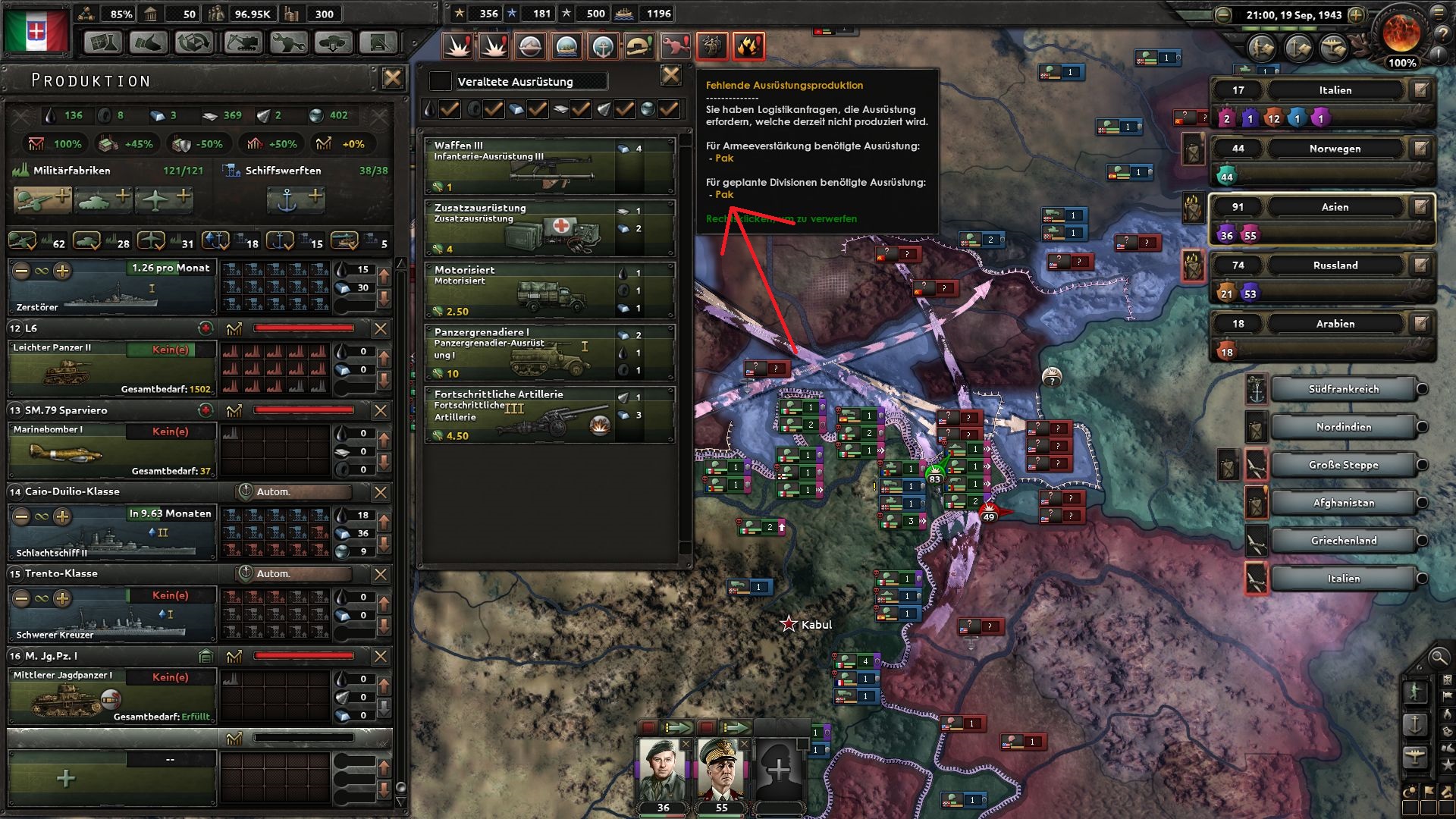Open the research tab with the flask icon
The width and height of the screenshot is (1456, 819).
pos(102,43)
